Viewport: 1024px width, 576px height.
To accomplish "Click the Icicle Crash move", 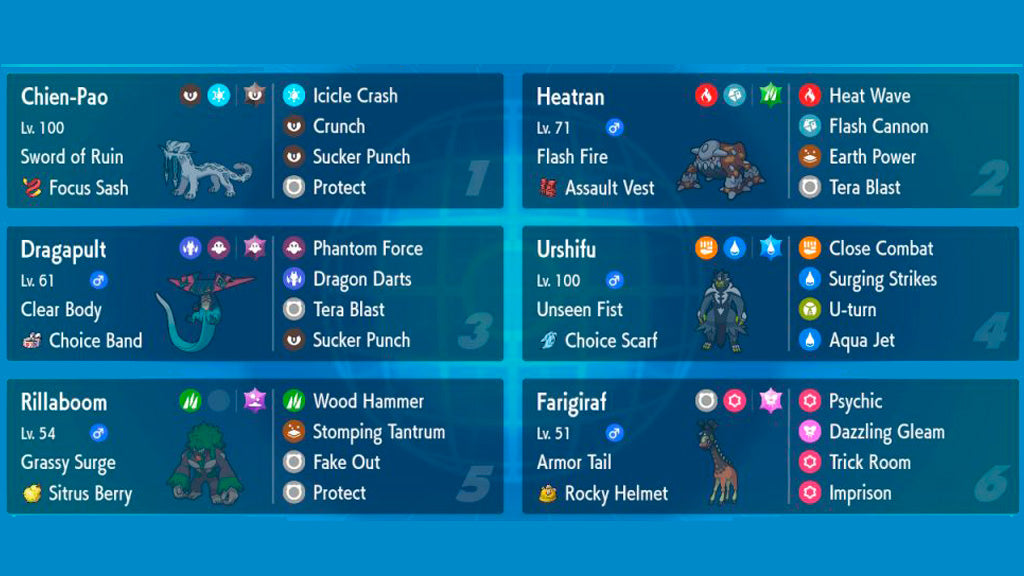I will pos(354,96).
